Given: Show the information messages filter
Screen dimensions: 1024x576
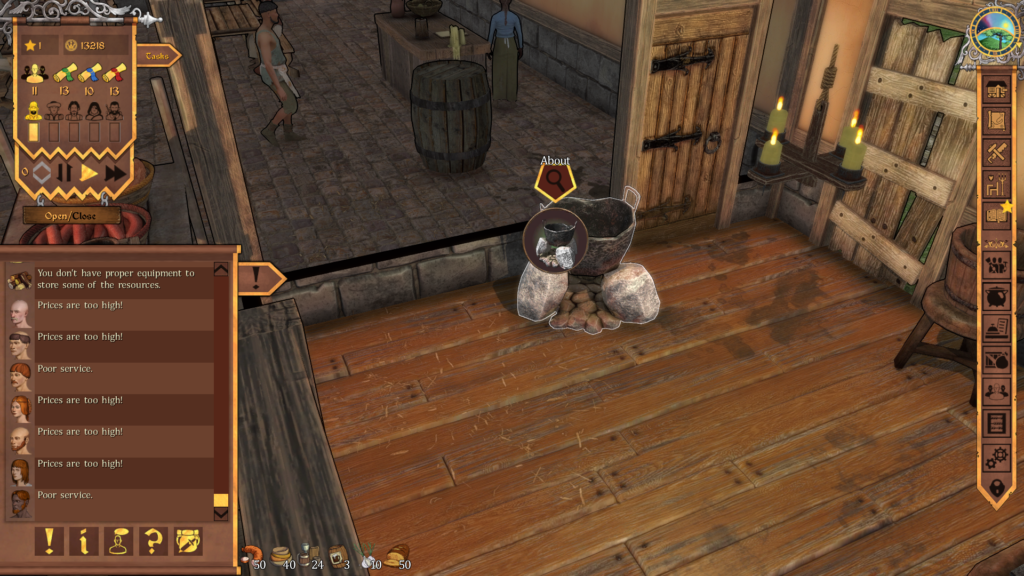Looking at the screenshot, I should (x=84, y=541).
